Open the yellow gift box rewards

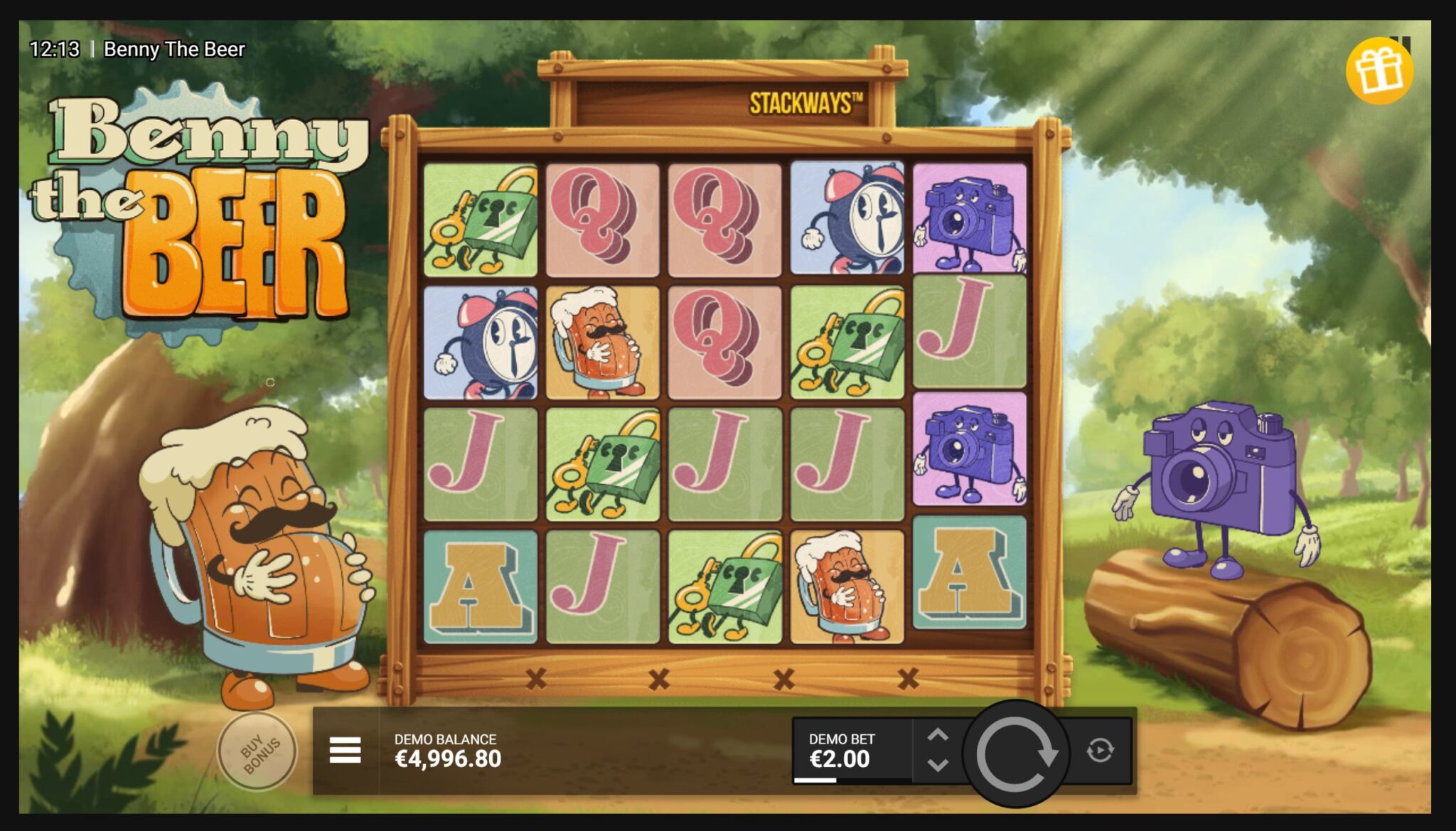(1379, 71)
